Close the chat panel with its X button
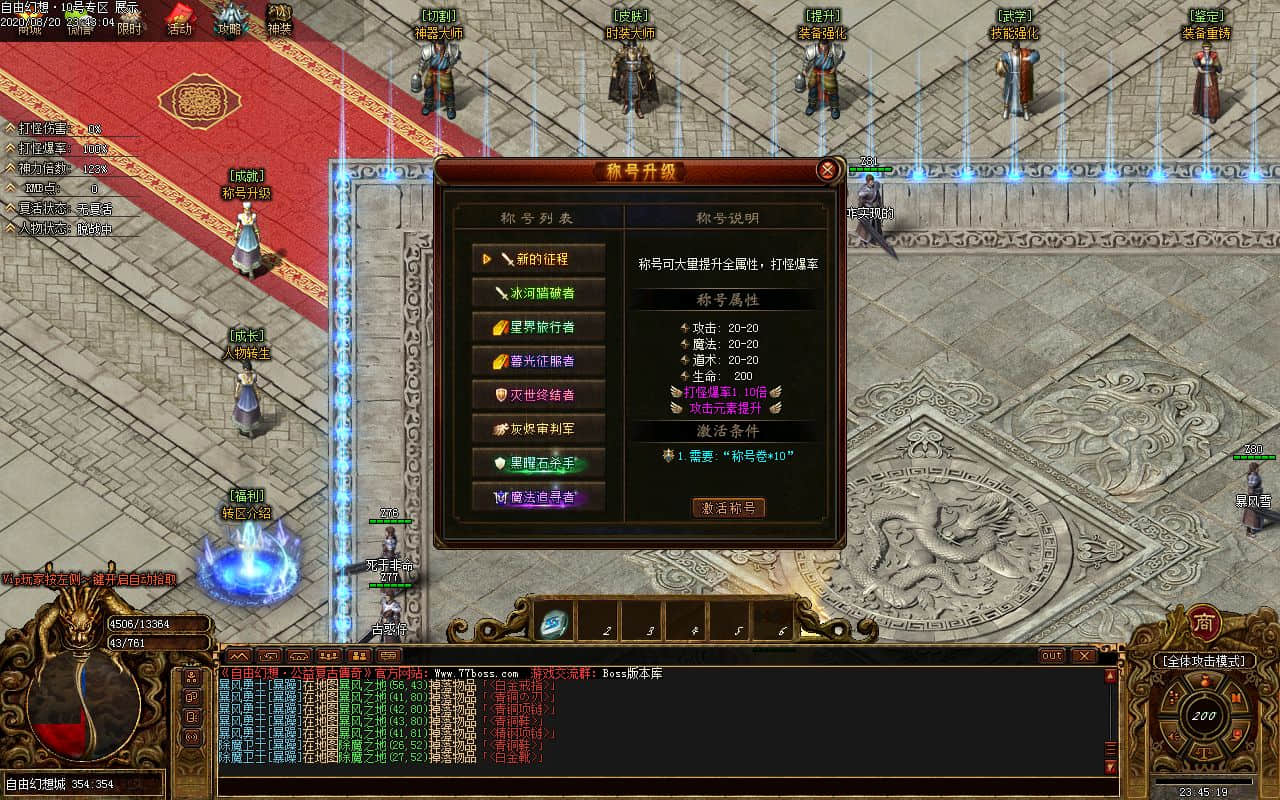 (x=1084, y=656)
